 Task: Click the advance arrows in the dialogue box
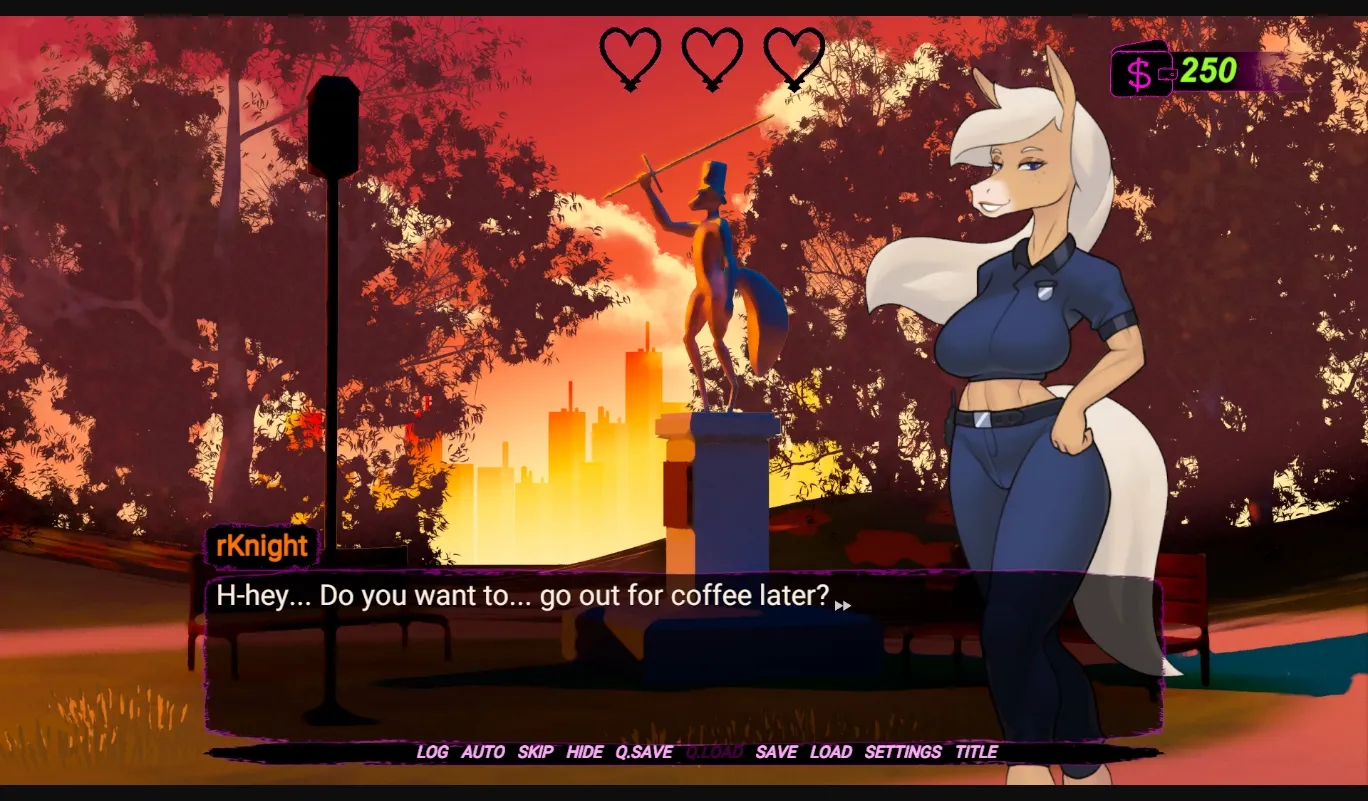(x=843, y=606)
